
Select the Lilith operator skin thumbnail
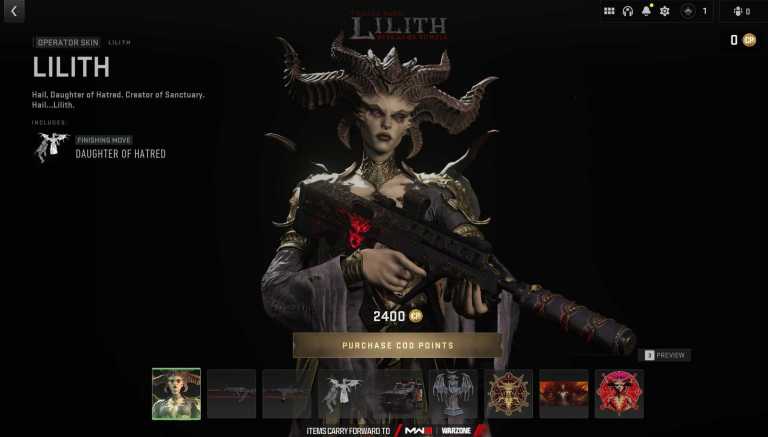176,393
